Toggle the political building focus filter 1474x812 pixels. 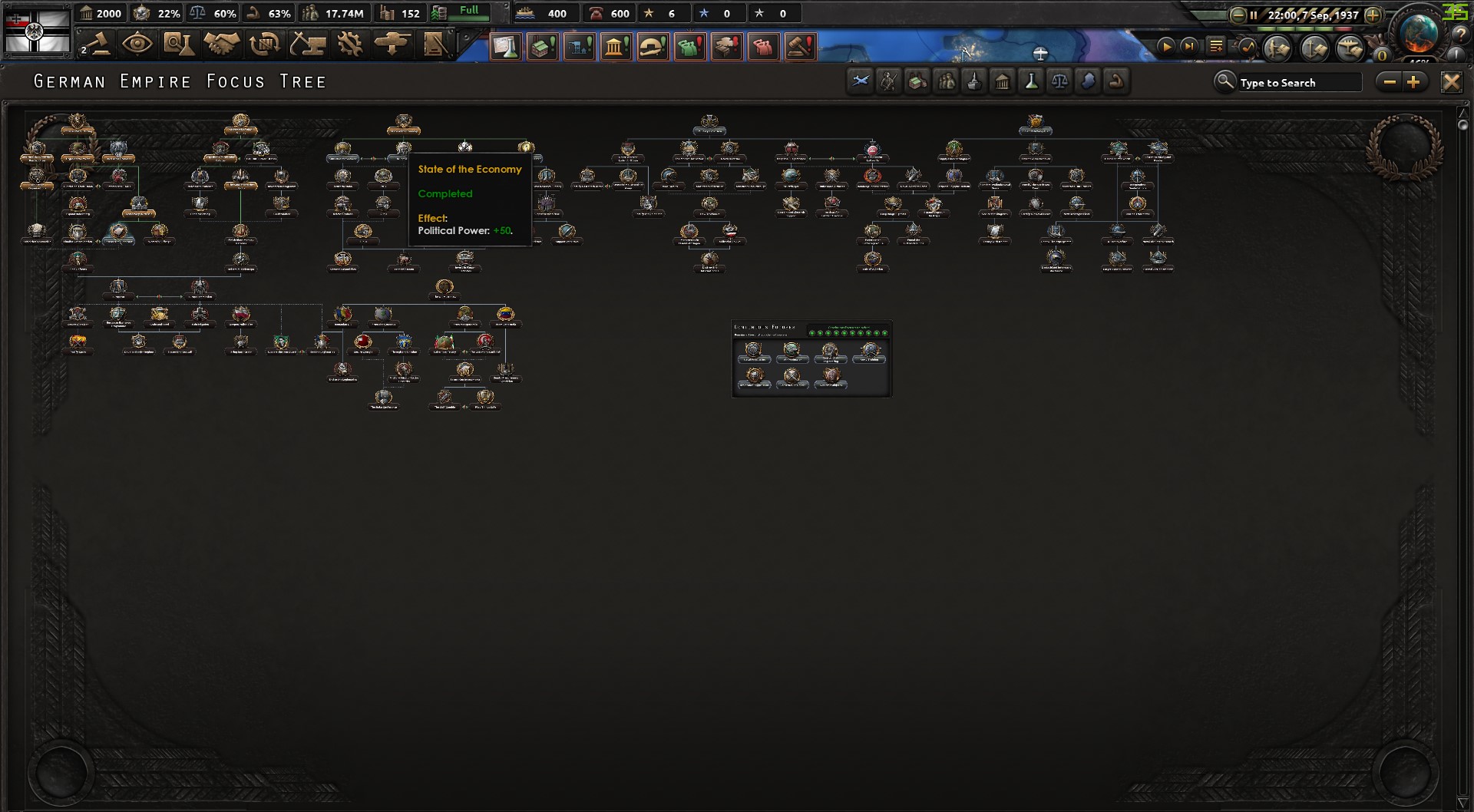[1003, 81]
